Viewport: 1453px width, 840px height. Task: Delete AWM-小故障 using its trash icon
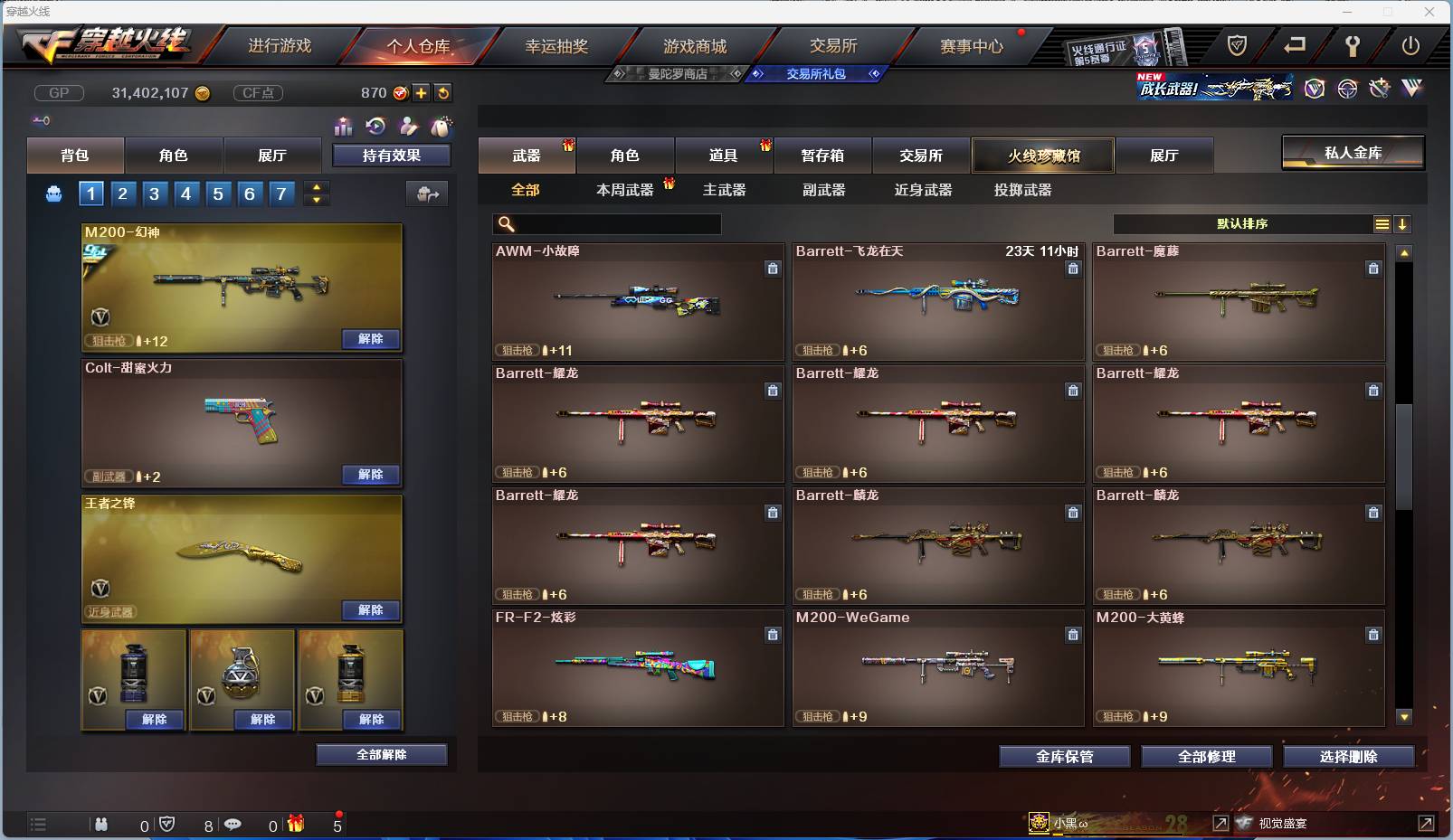(x=774, y=269)
